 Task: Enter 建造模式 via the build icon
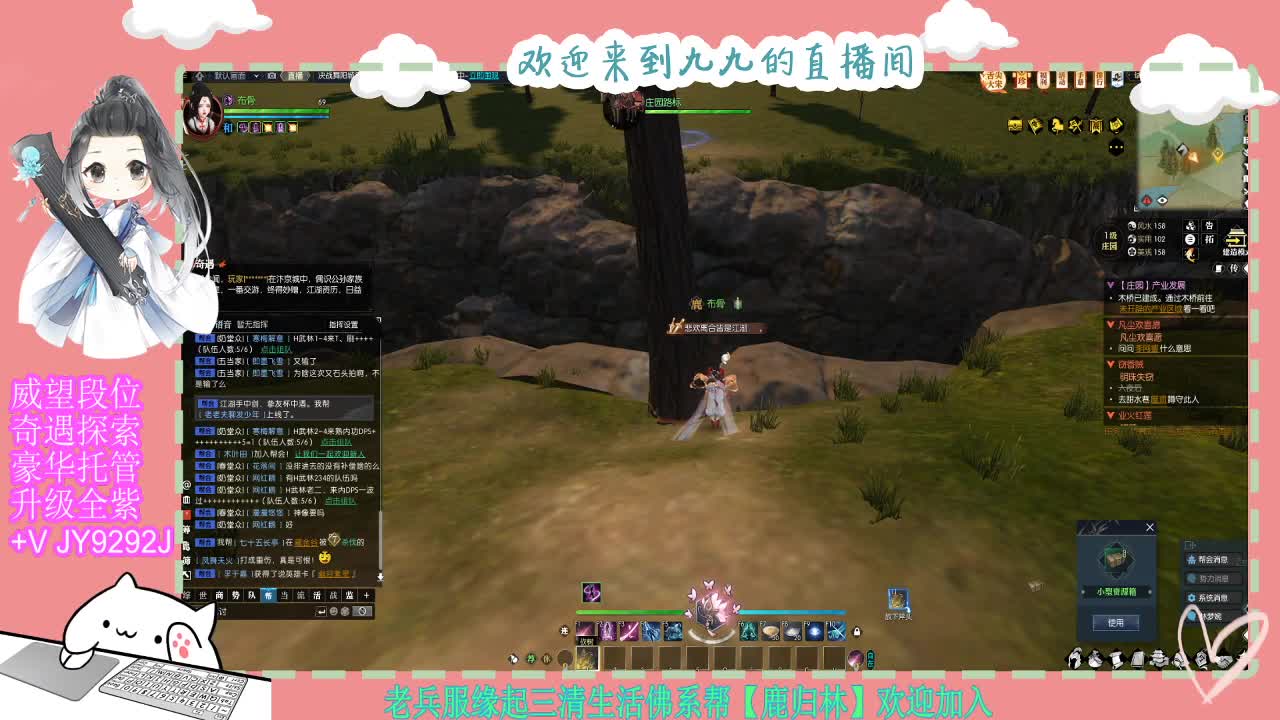[x=1237, y=237]
